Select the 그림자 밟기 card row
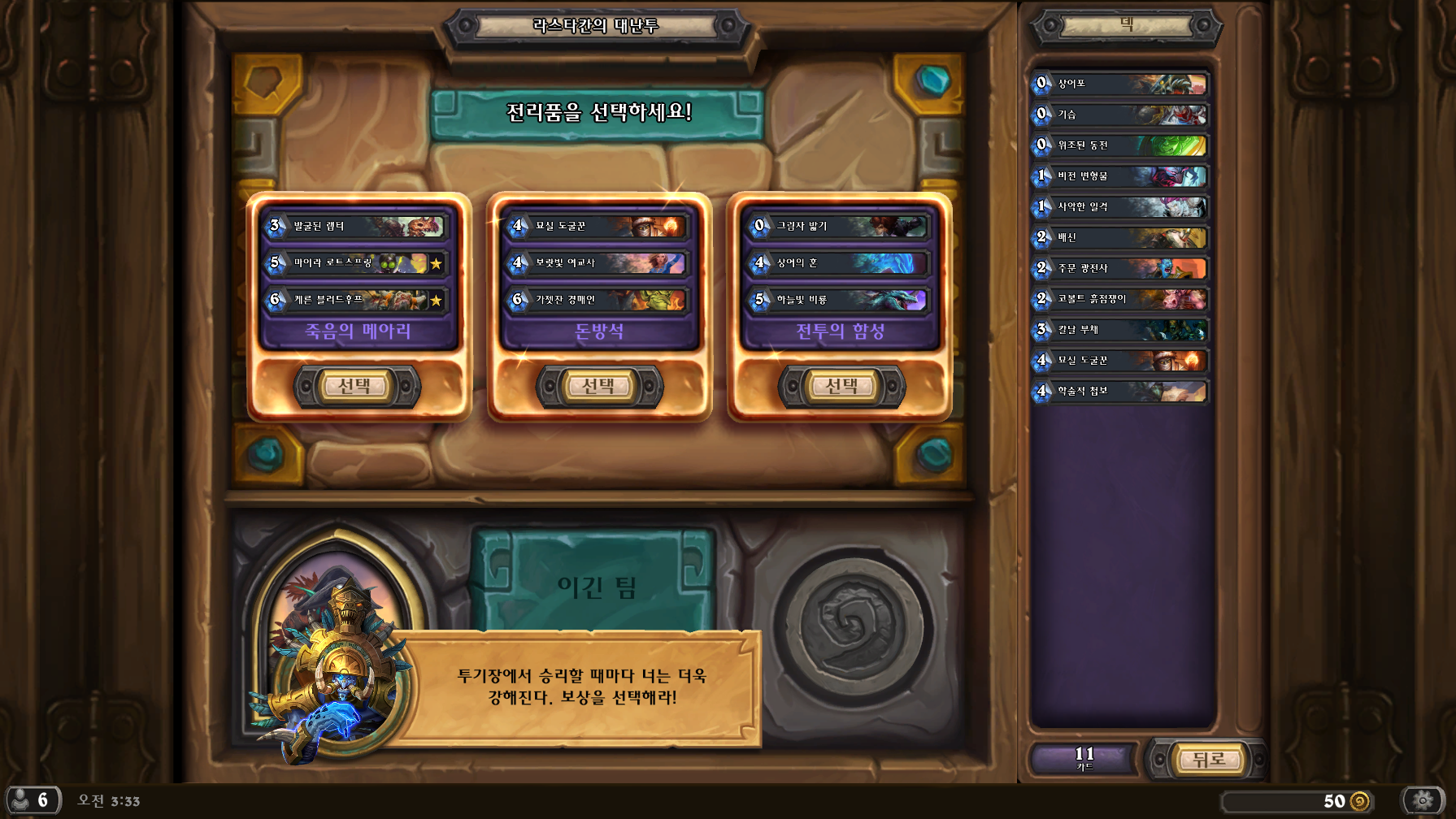This screenshot has width=1456, height=819. pos(840,226)
